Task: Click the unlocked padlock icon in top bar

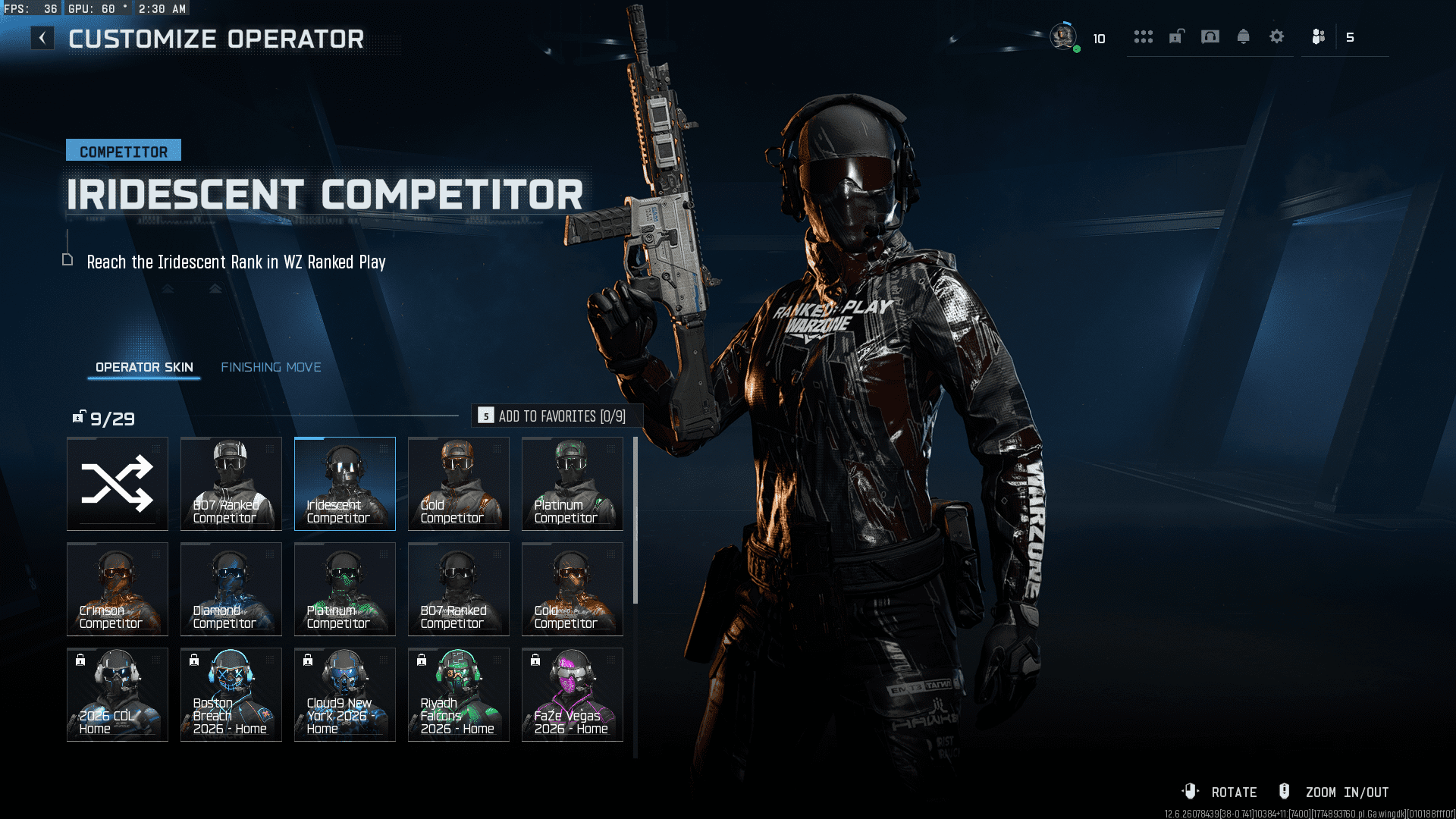Action: coord(1175,36)
